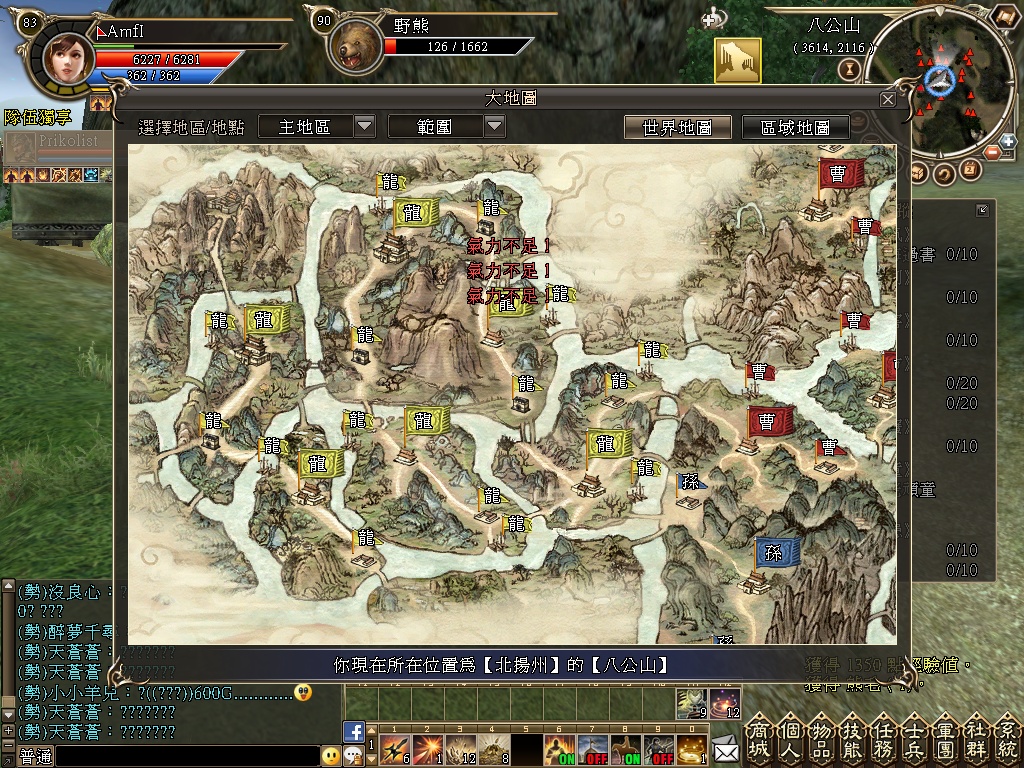Zoom in the minimap with plus button
The image size is (1024, 768).
(1007, 142)
